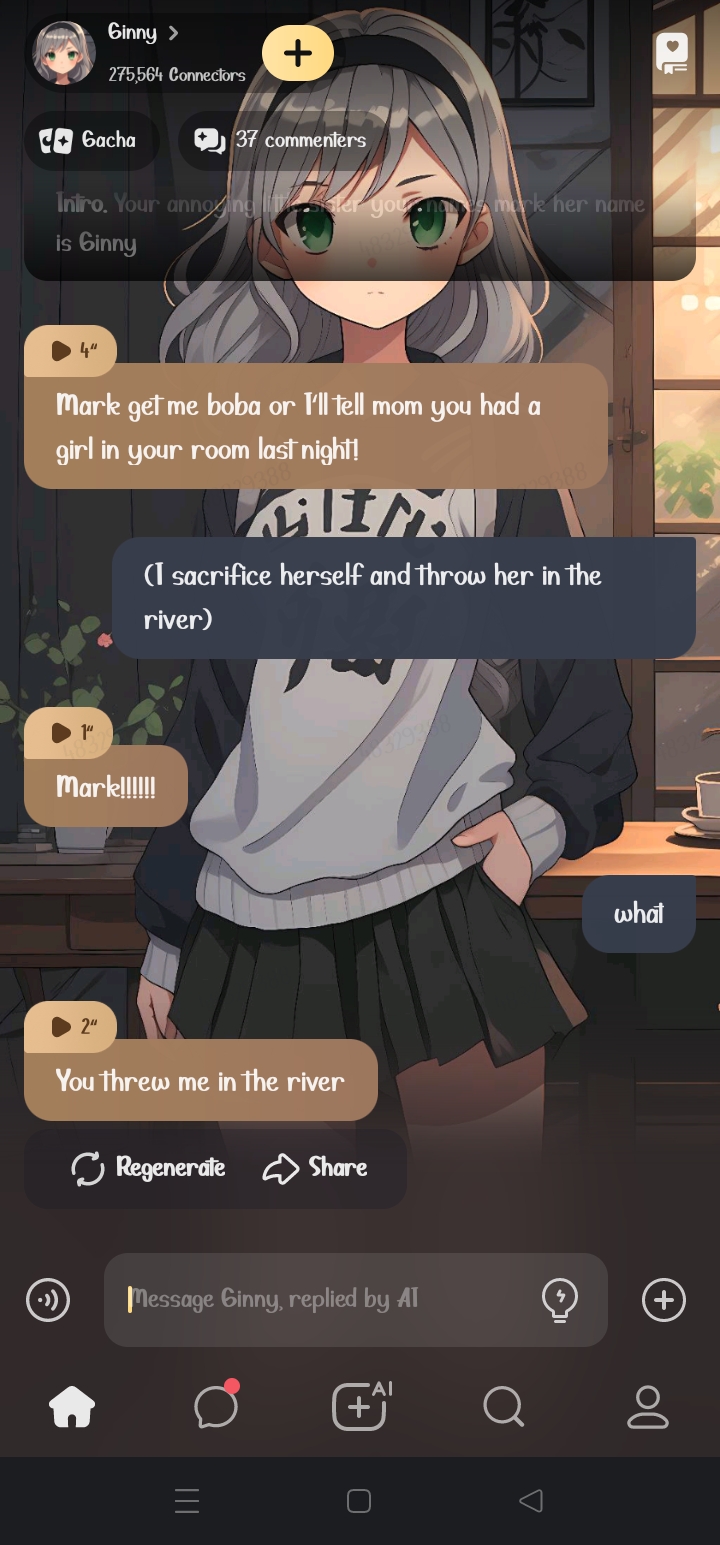Viewport: 720px width, 1545px height.
Task: Tap the Android back navigation button
Action: pyautogui.click(x=531, y=1501)
